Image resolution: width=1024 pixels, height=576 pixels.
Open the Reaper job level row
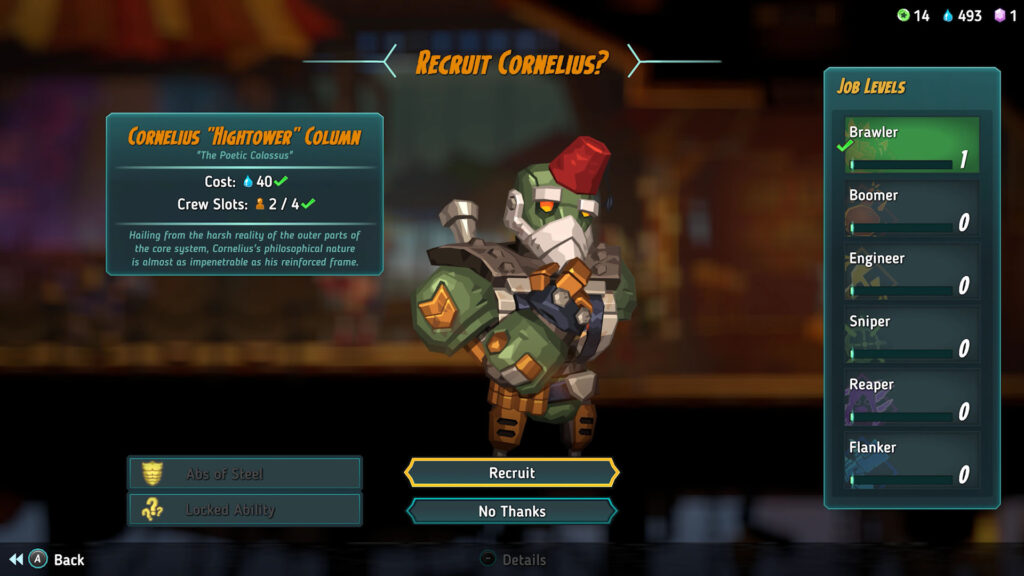click(910, 398)
